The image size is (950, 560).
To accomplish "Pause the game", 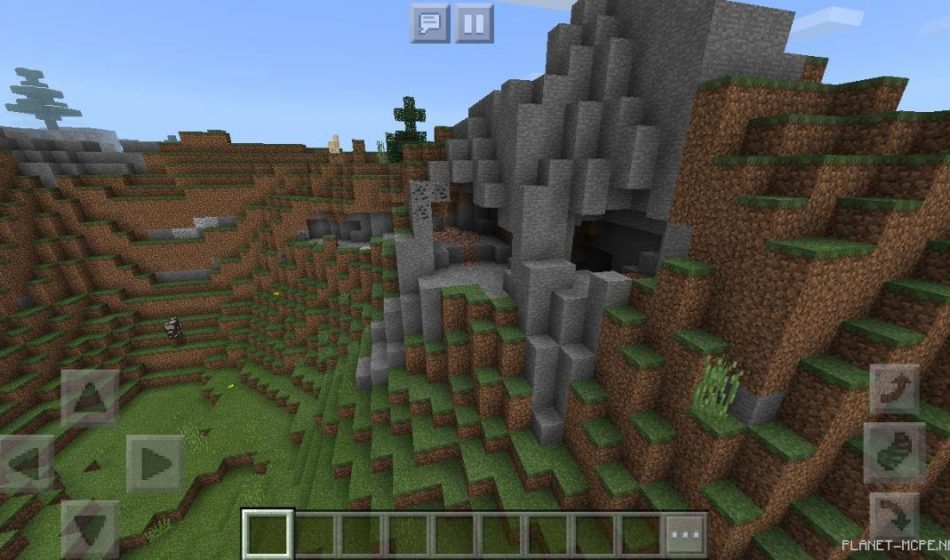I will click(x=475, y=23).
